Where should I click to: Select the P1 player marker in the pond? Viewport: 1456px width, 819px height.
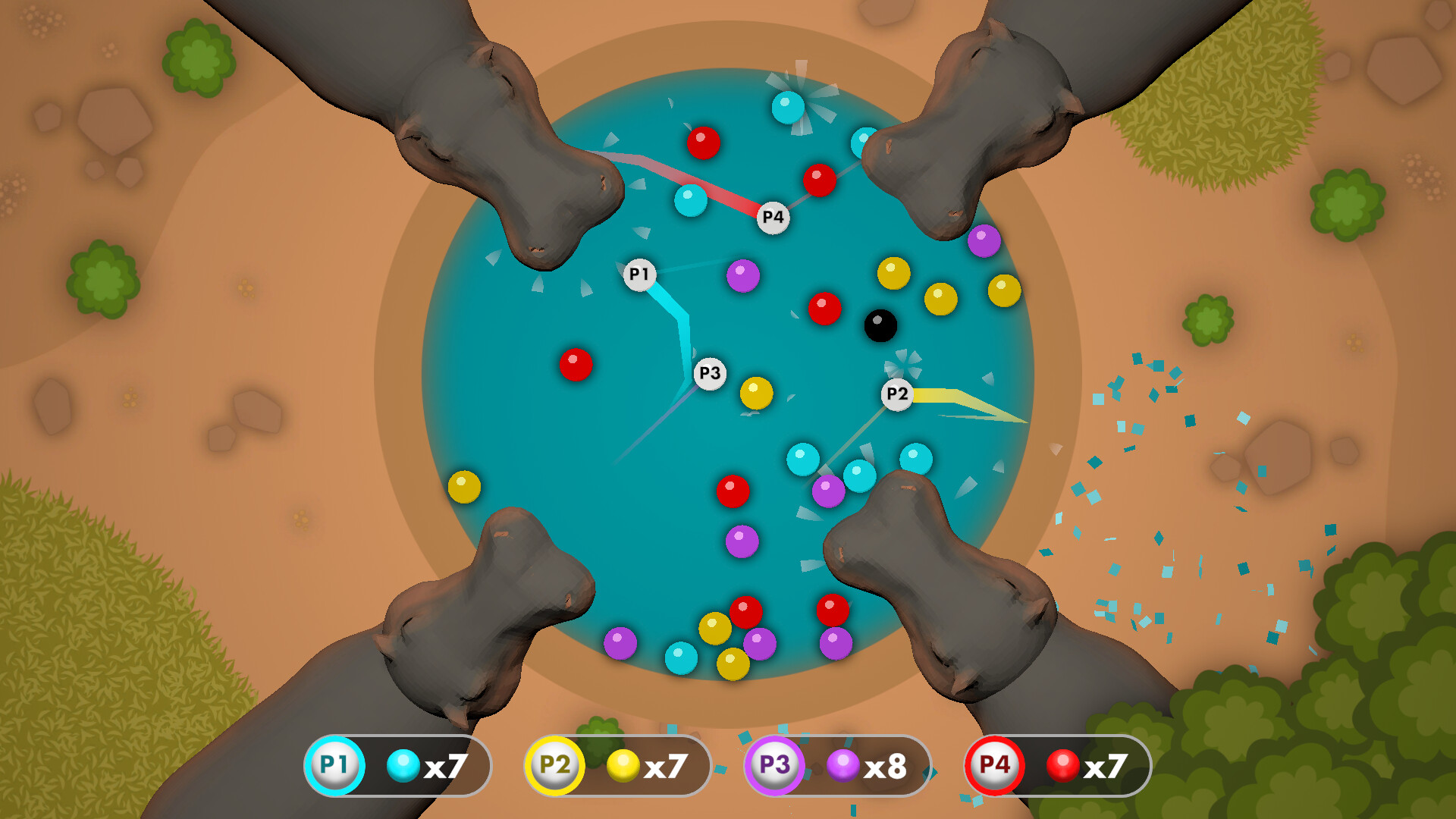(639, 273)
